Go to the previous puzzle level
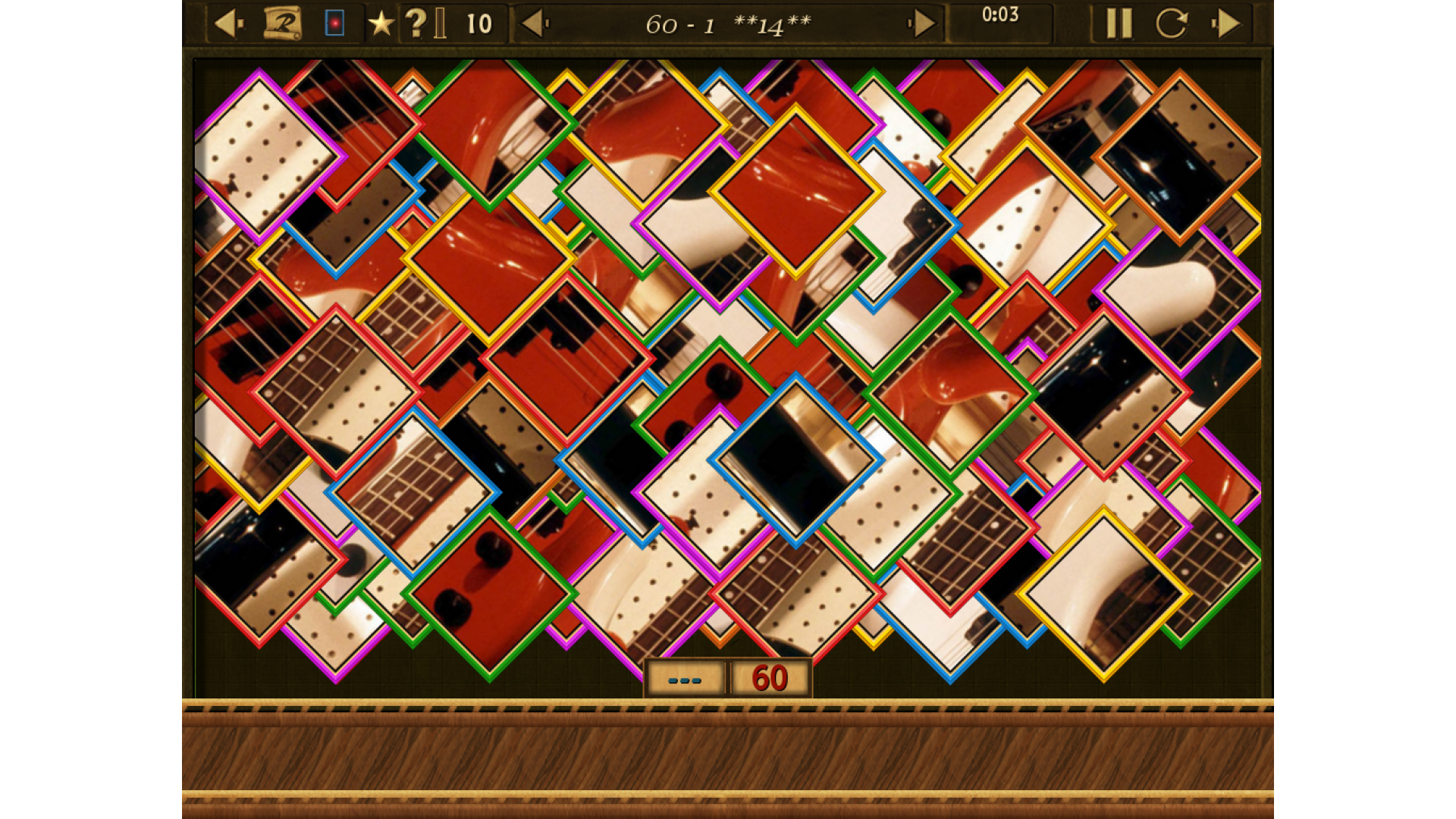 [x=534, y=24]
